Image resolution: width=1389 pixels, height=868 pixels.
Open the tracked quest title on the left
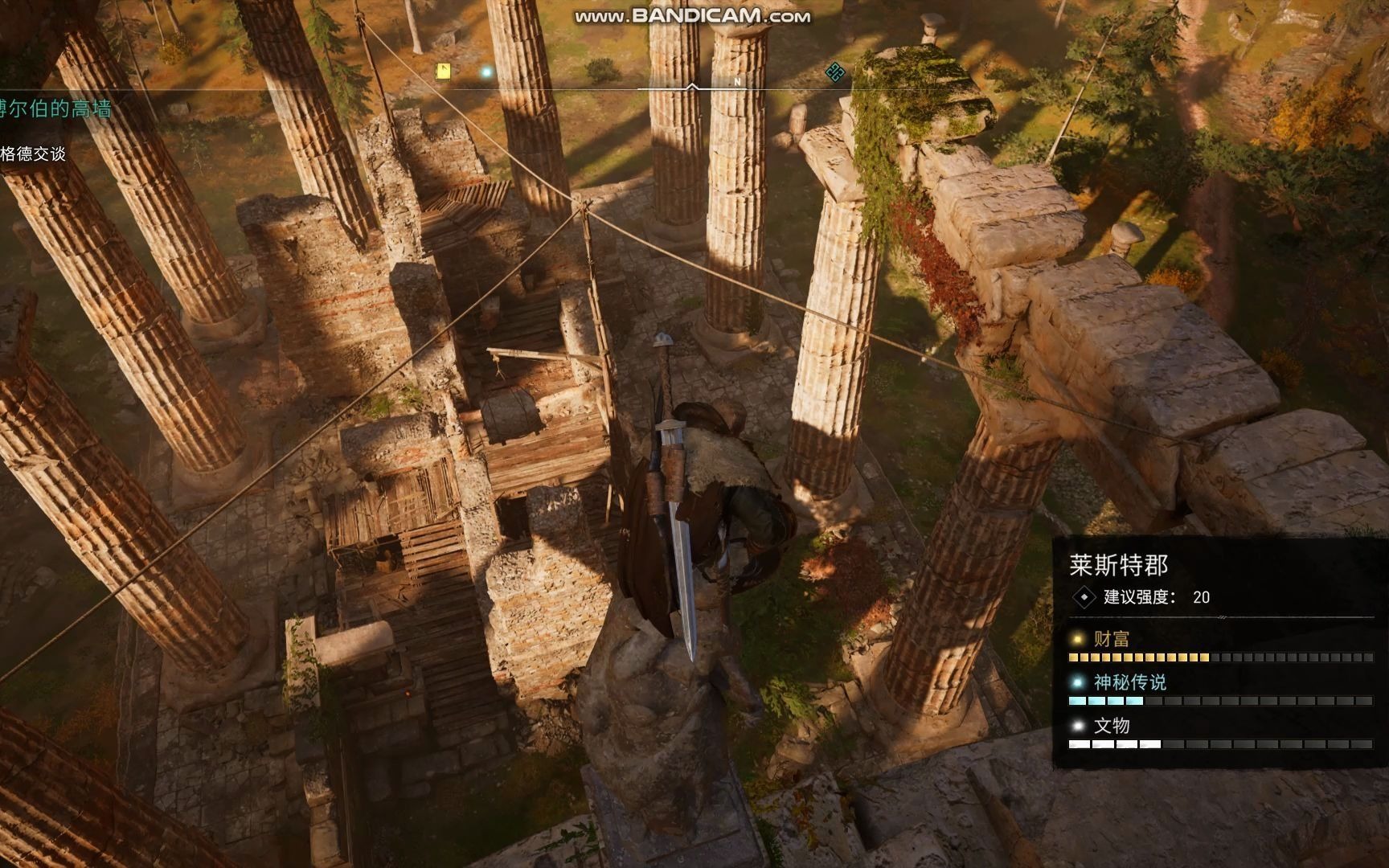pos(55,108)
